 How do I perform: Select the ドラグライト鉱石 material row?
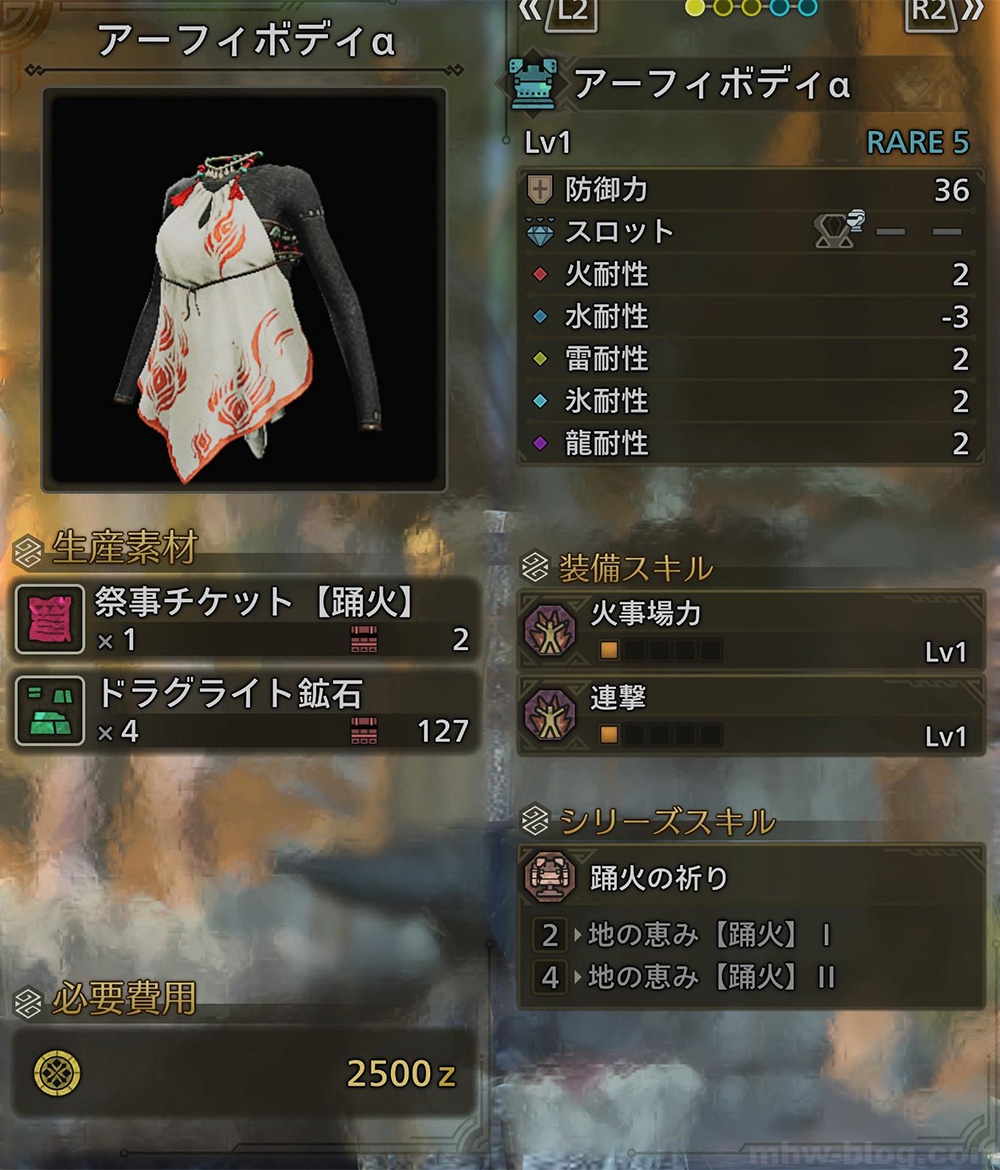tap(245, 712)
